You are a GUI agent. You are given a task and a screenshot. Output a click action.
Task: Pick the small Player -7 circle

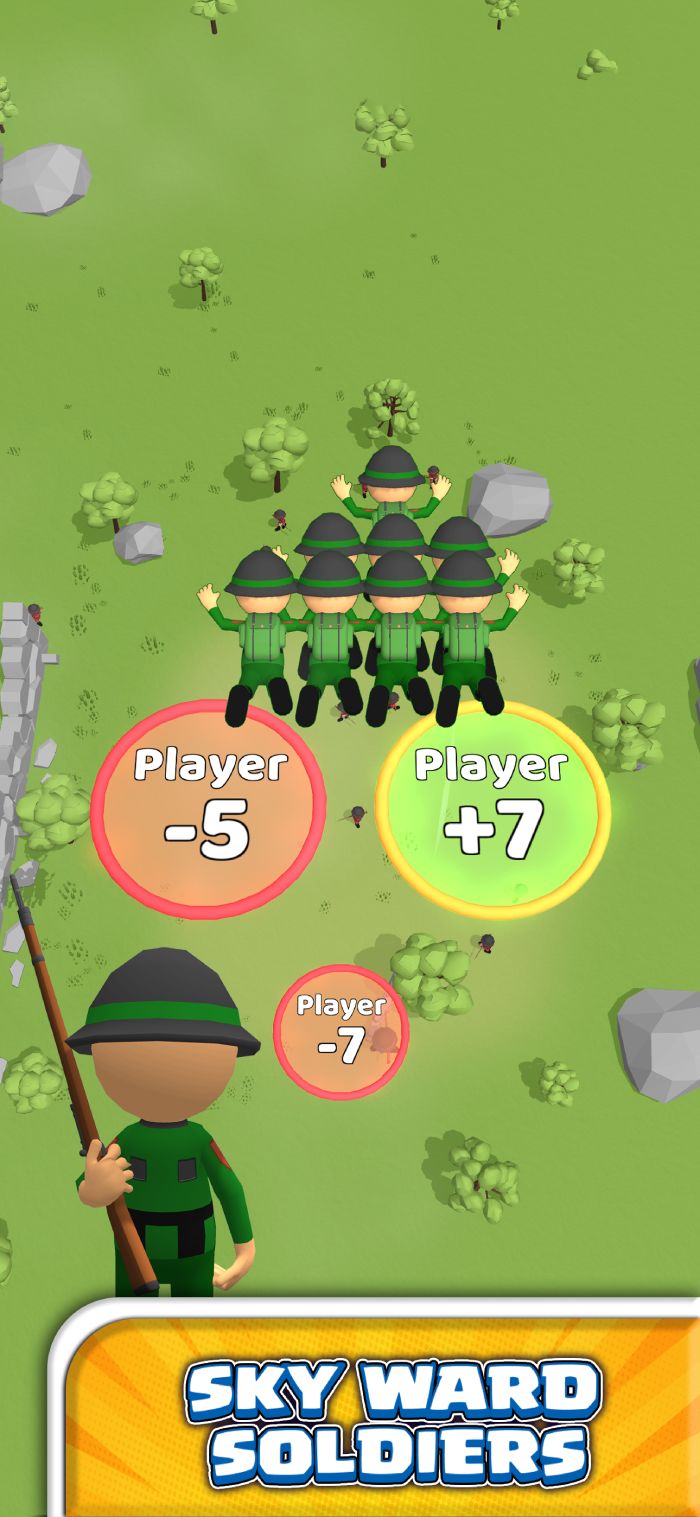click(341, 1032)
